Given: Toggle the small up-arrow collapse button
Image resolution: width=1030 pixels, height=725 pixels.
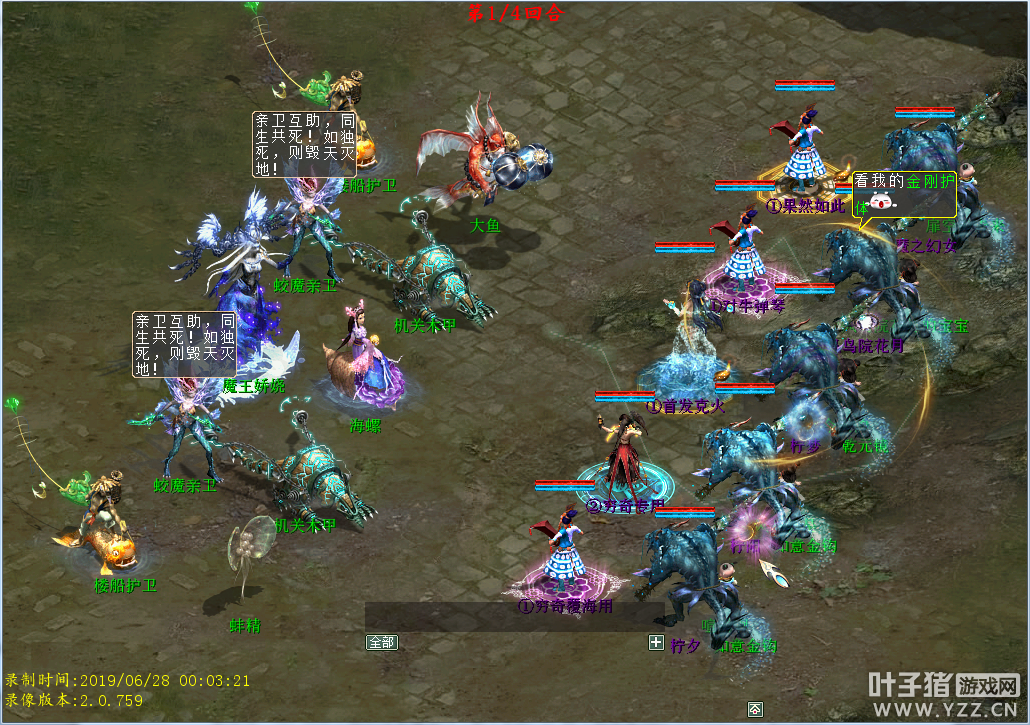Looking at the screenshot, I should click(755, 709).
